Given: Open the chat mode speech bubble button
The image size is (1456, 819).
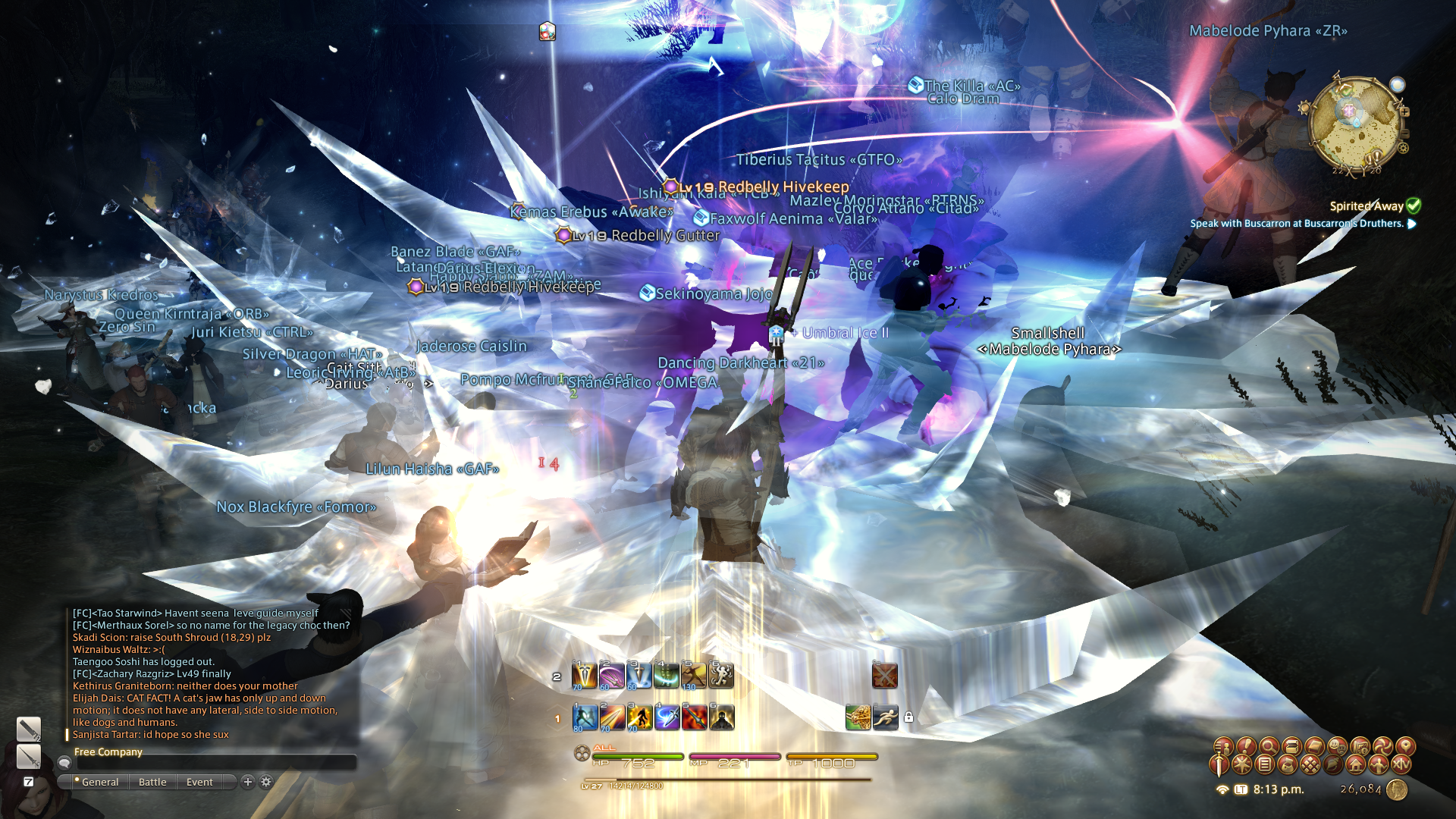Looking at the screenshot, I should pos(65,763).
